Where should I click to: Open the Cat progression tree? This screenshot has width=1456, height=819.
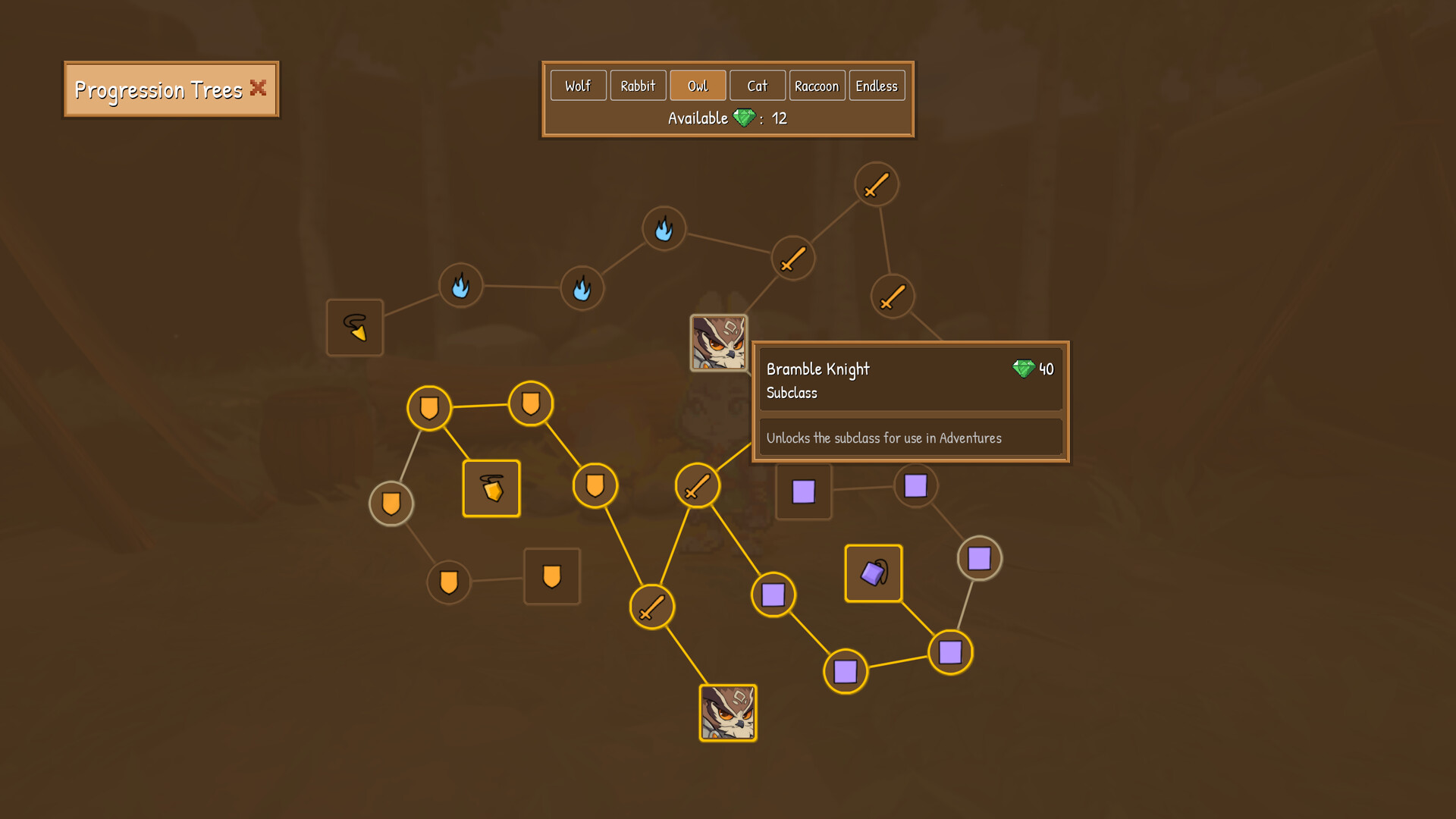(x=757, y=85)
